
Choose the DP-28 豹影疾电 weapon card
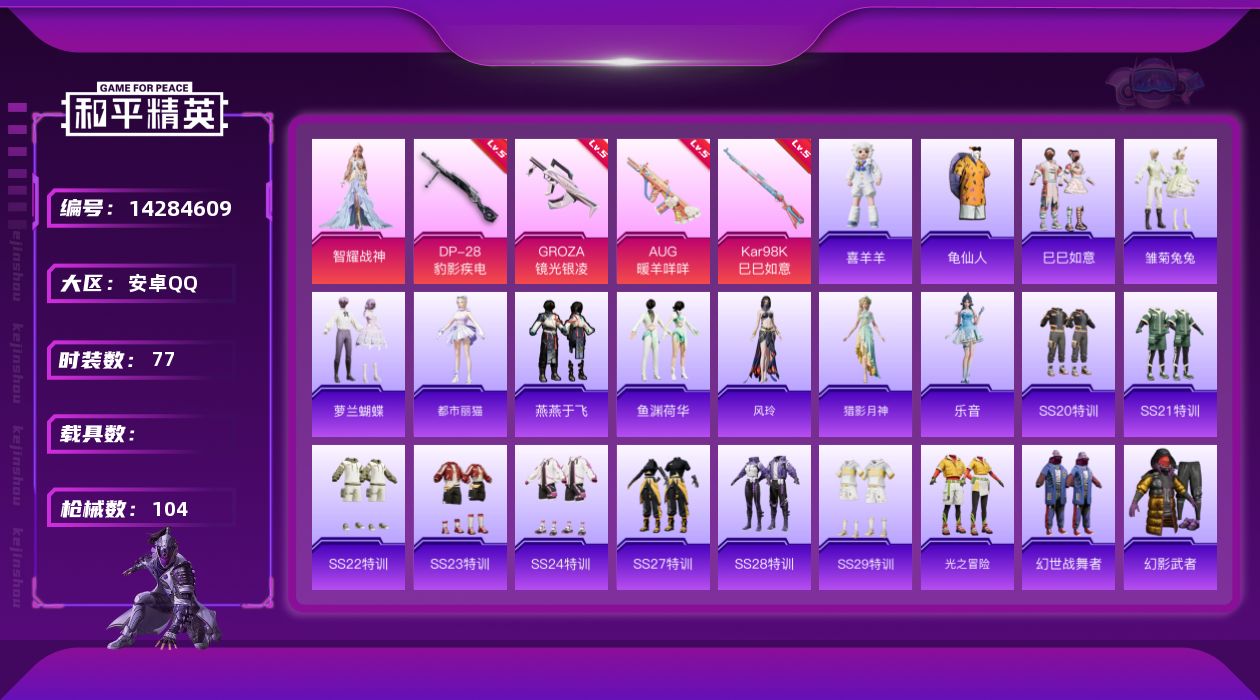coord(460,211)
